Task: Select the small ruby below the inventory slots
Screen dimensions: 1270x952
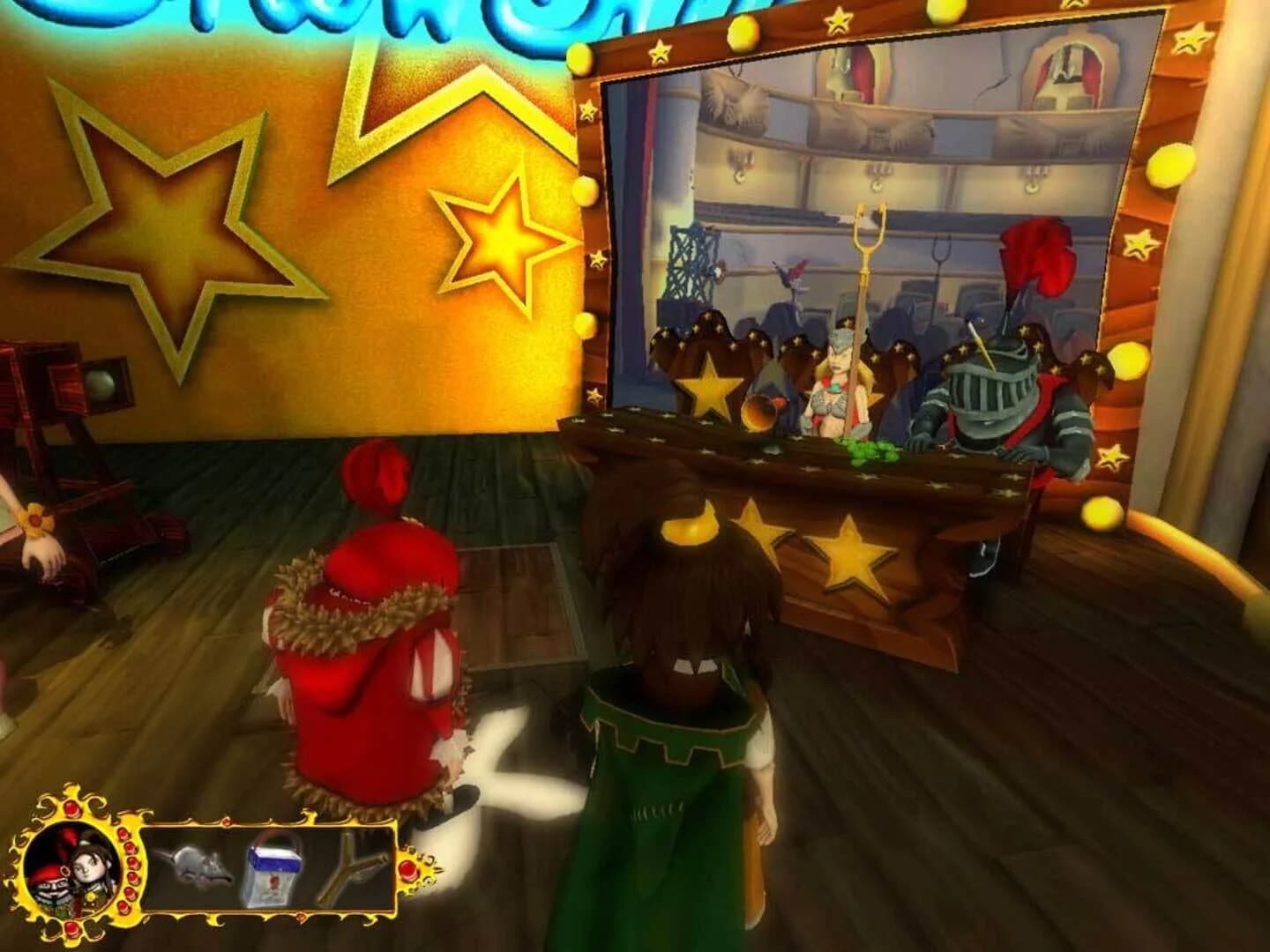Action: pos(300,916)
